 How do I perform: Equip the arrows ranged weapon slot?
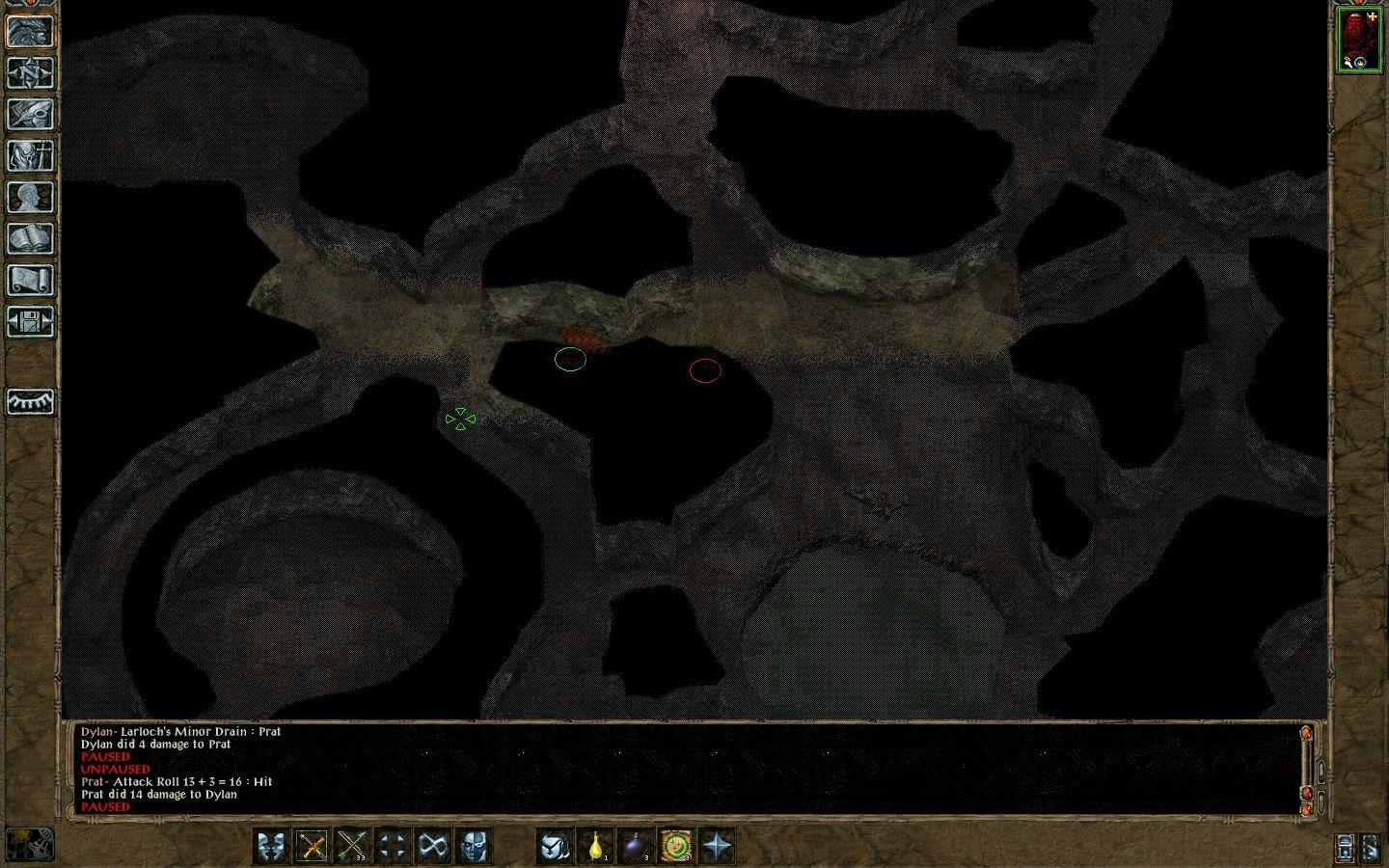[x=353, y=847]
